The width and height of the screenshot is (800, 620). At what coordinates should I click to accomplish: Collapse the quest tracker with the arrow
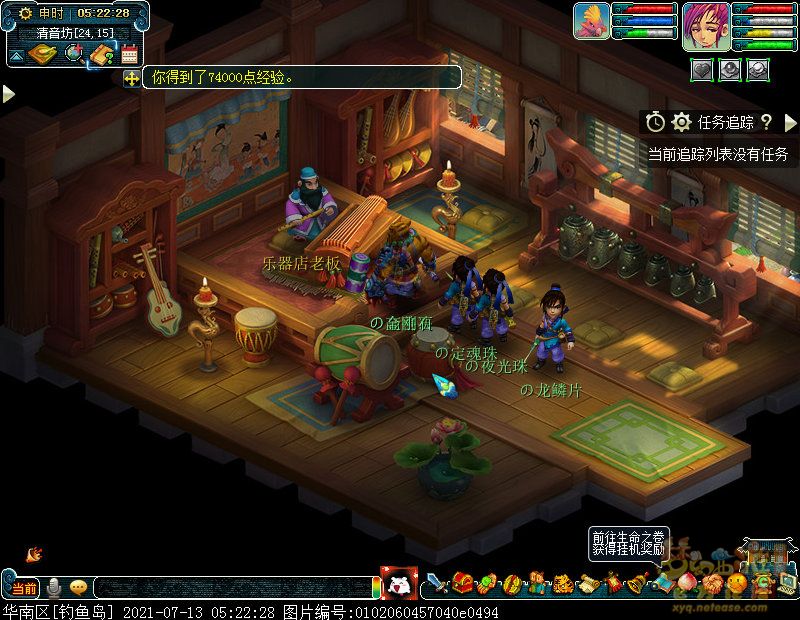pos(790,122)
